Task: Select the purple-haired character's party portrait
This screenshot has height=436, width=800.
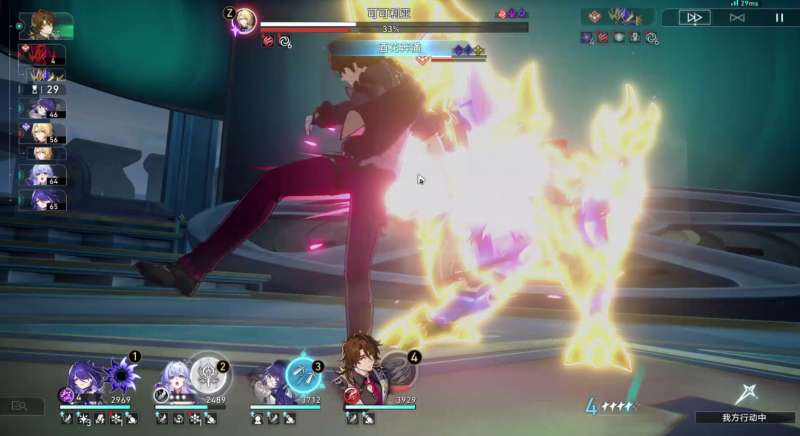Action: [83, 379]
